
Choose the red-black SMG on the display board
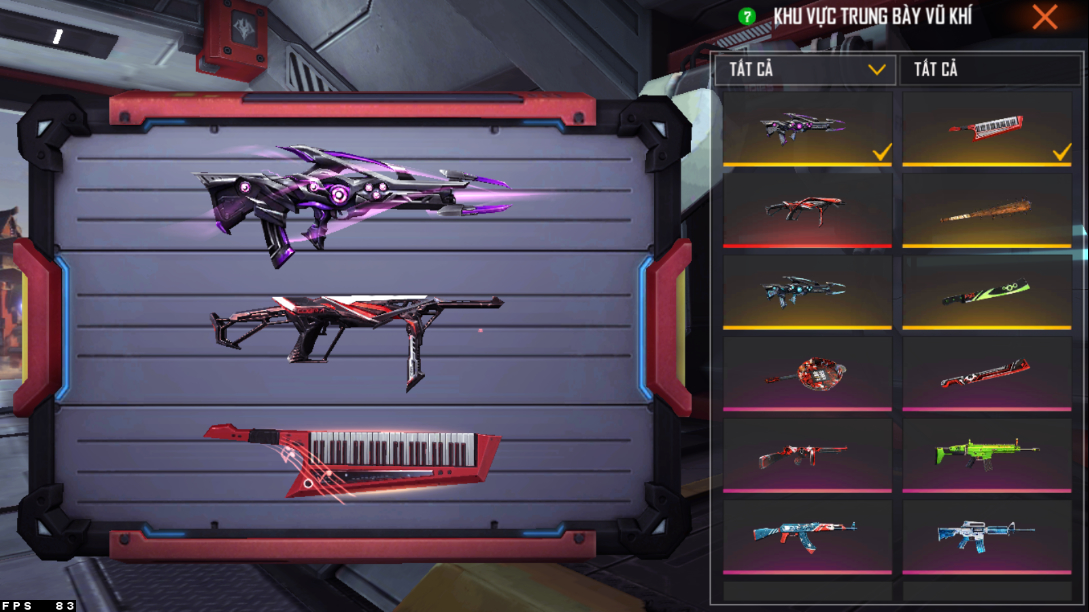pyautogui.click(x=352, y=328)
